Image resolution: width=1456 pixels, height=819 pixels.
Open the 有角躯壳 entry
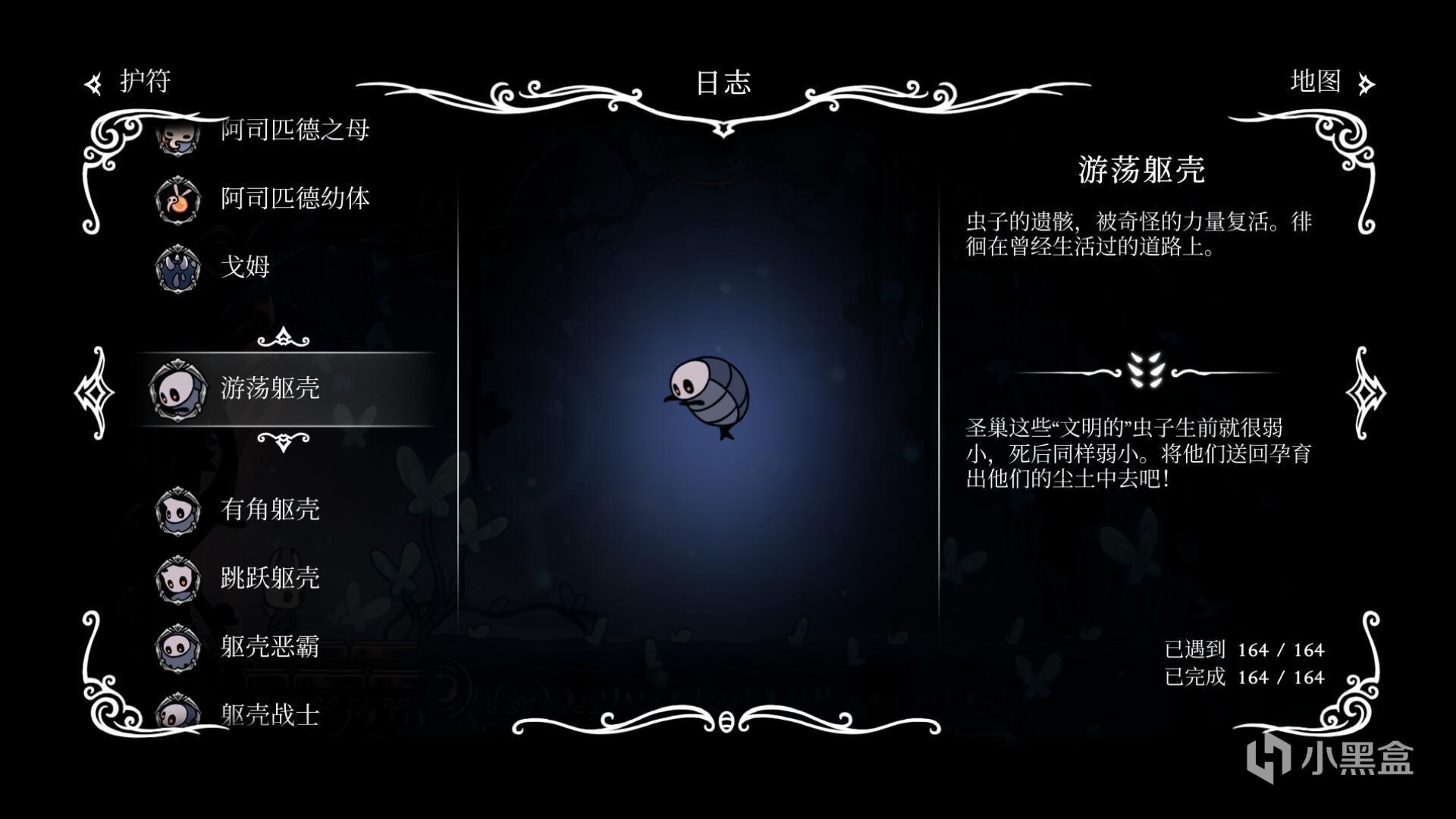270,510
